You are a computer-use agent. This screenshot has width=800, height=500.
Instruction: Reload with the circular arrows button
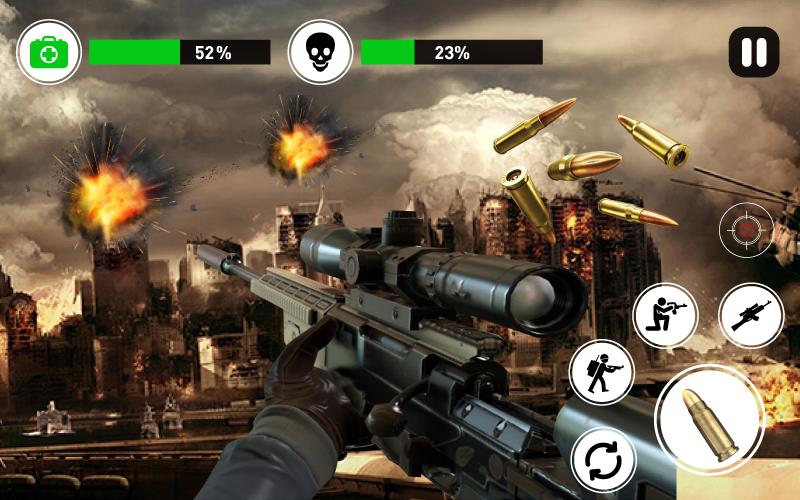(x=604, y=461)
